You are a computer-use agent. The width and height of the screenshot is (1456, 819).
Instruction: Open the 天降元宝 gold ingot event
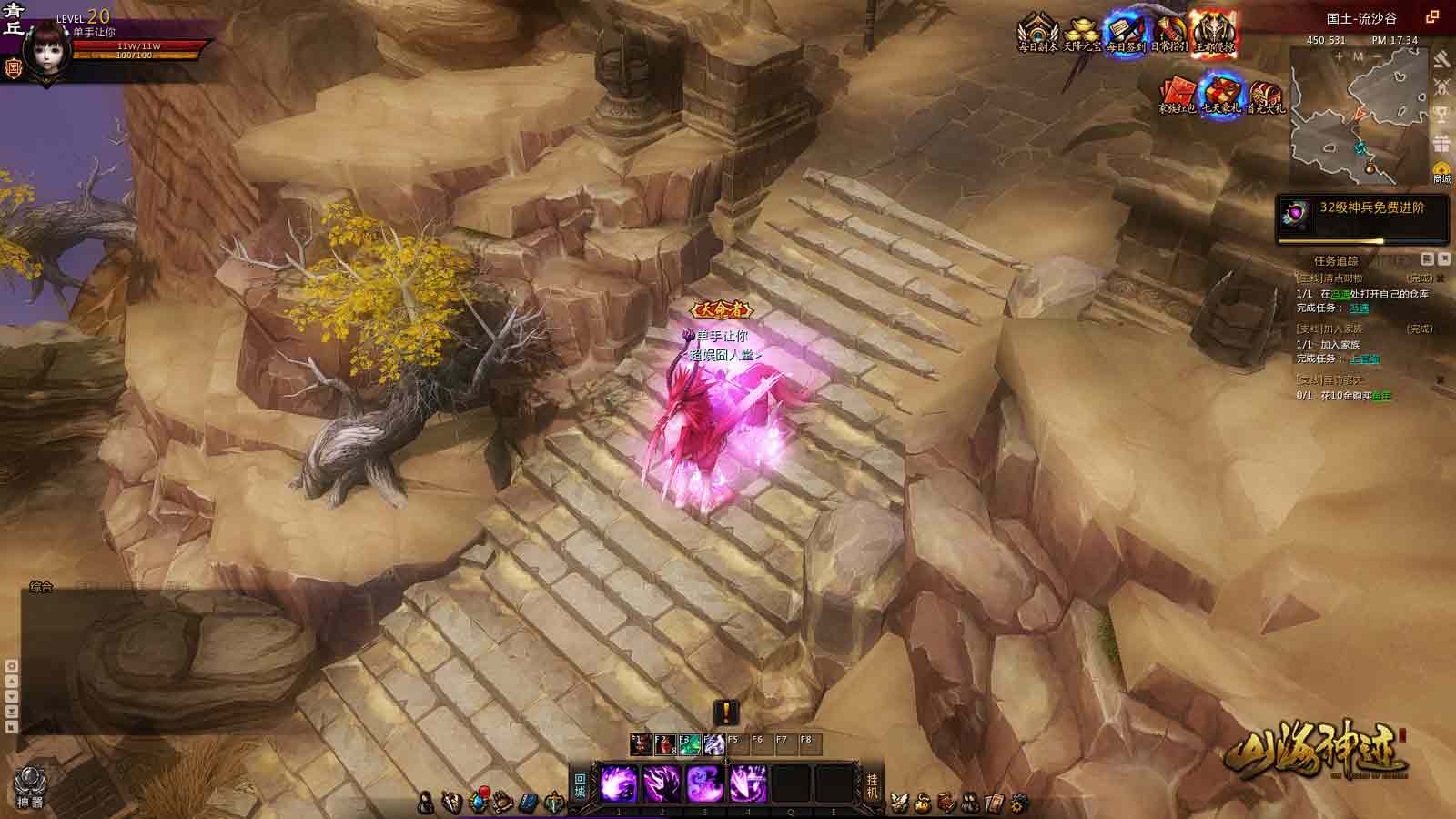click(x=1081, y=33)
